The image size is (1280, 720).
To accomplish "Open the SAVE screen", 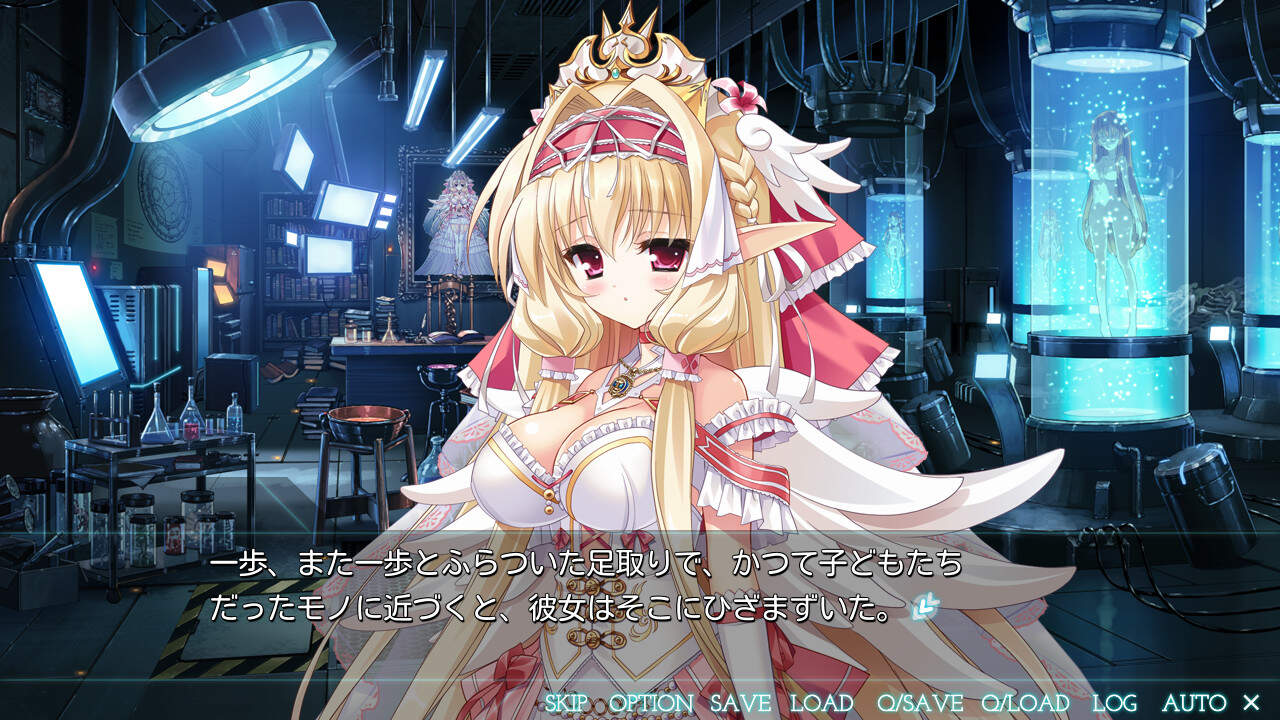I will (x=740, y=703).
